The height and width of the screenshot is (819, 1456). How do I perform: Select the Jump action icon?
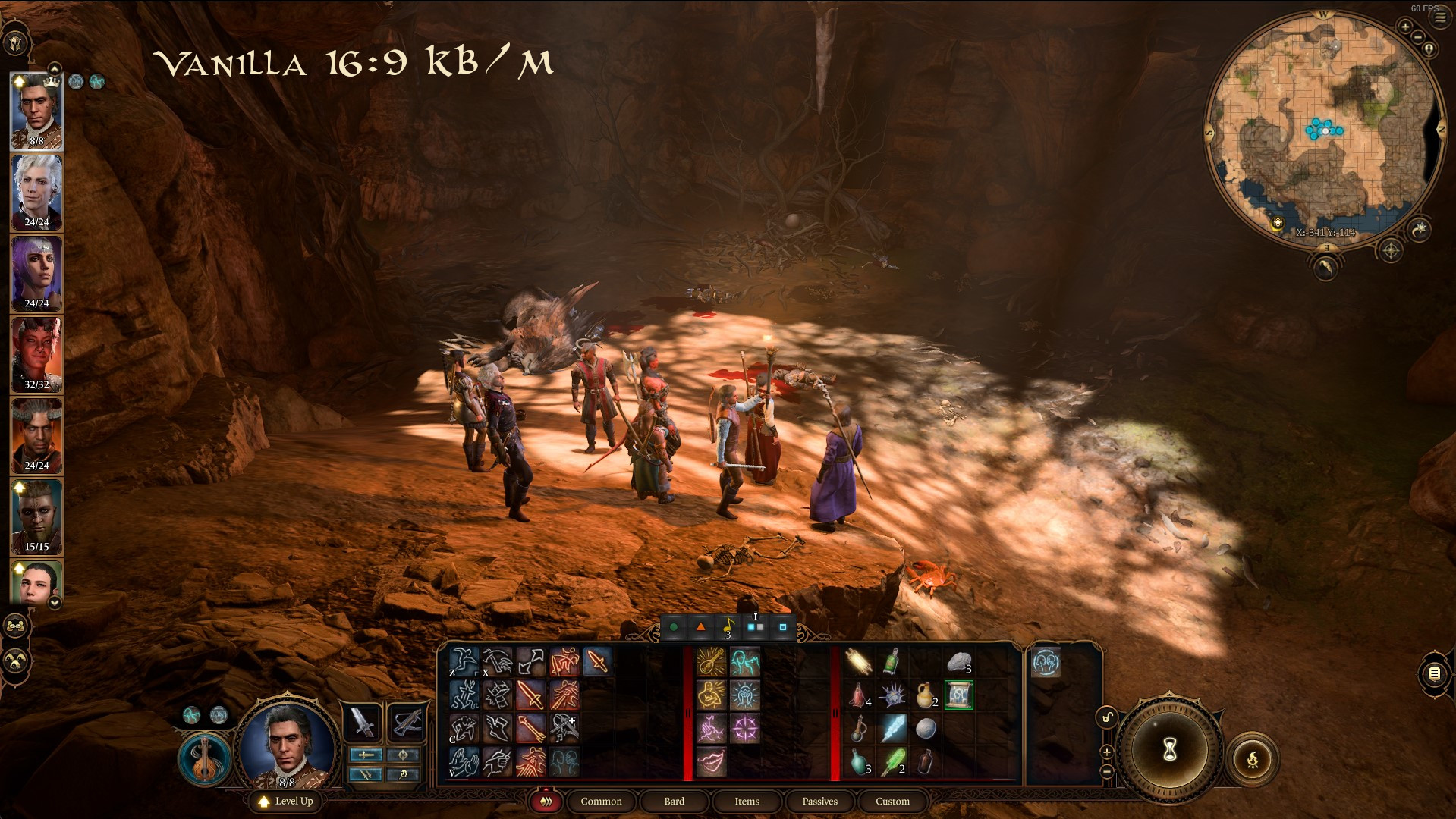coord(464,662)
